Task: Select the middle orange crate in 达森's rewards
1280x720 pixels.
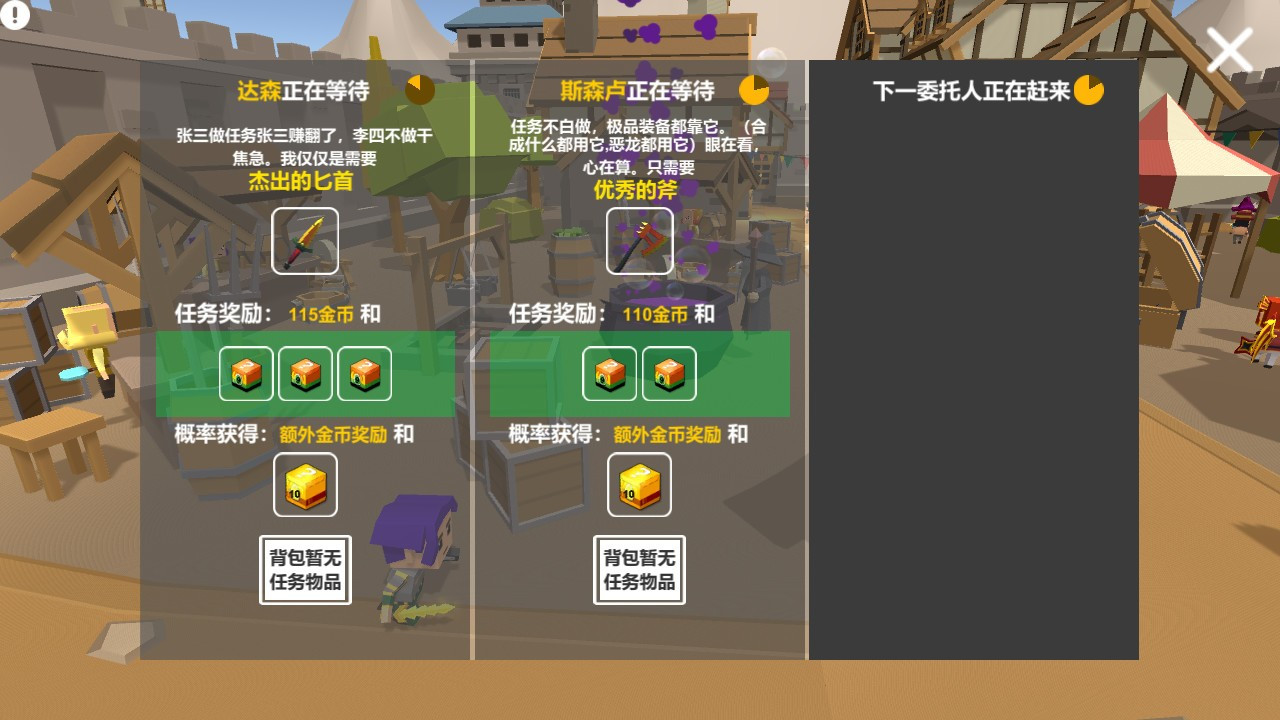Action: pyautogui.click(x=305, y=373)
